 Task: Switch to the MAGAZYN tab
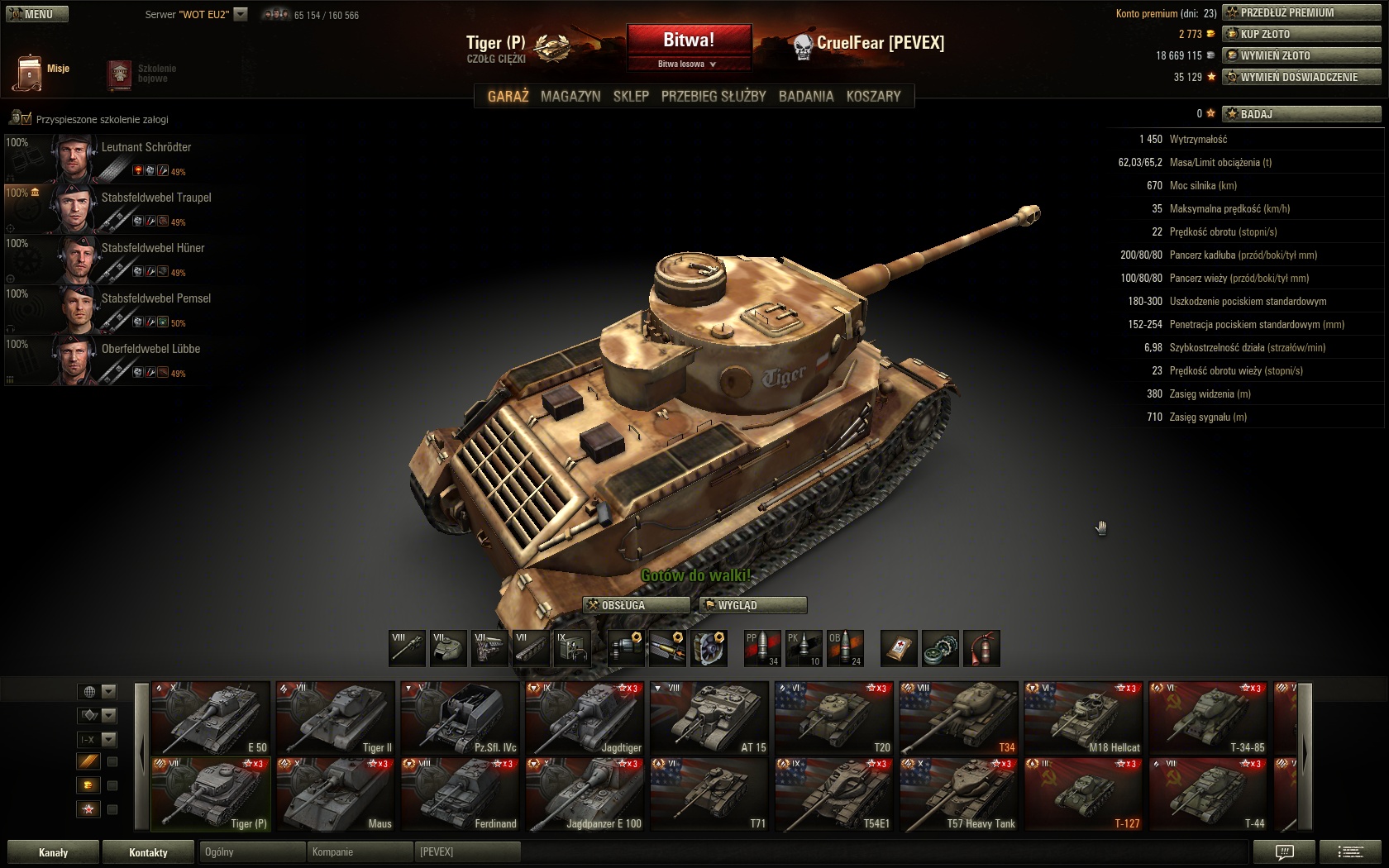click(x=570, y=96)
